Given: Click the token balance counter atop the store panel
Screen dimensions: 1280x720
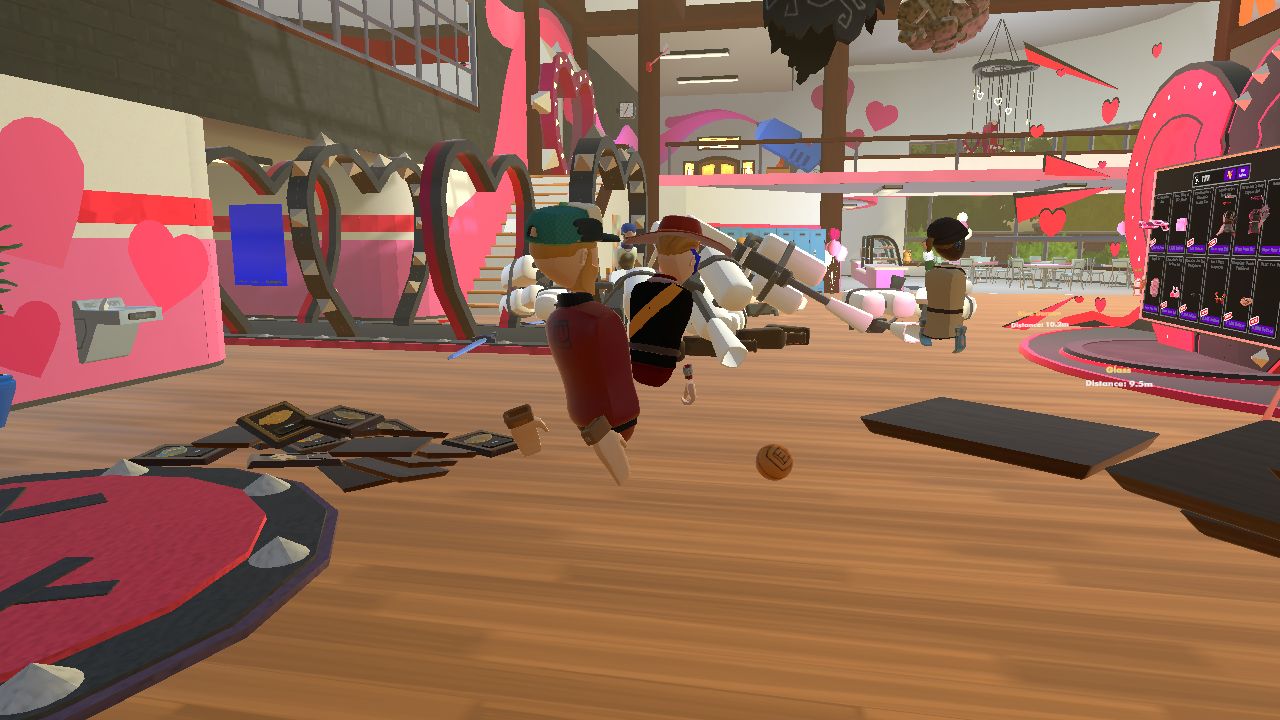Looking at the screenshot, I should tap(1202, 176).
